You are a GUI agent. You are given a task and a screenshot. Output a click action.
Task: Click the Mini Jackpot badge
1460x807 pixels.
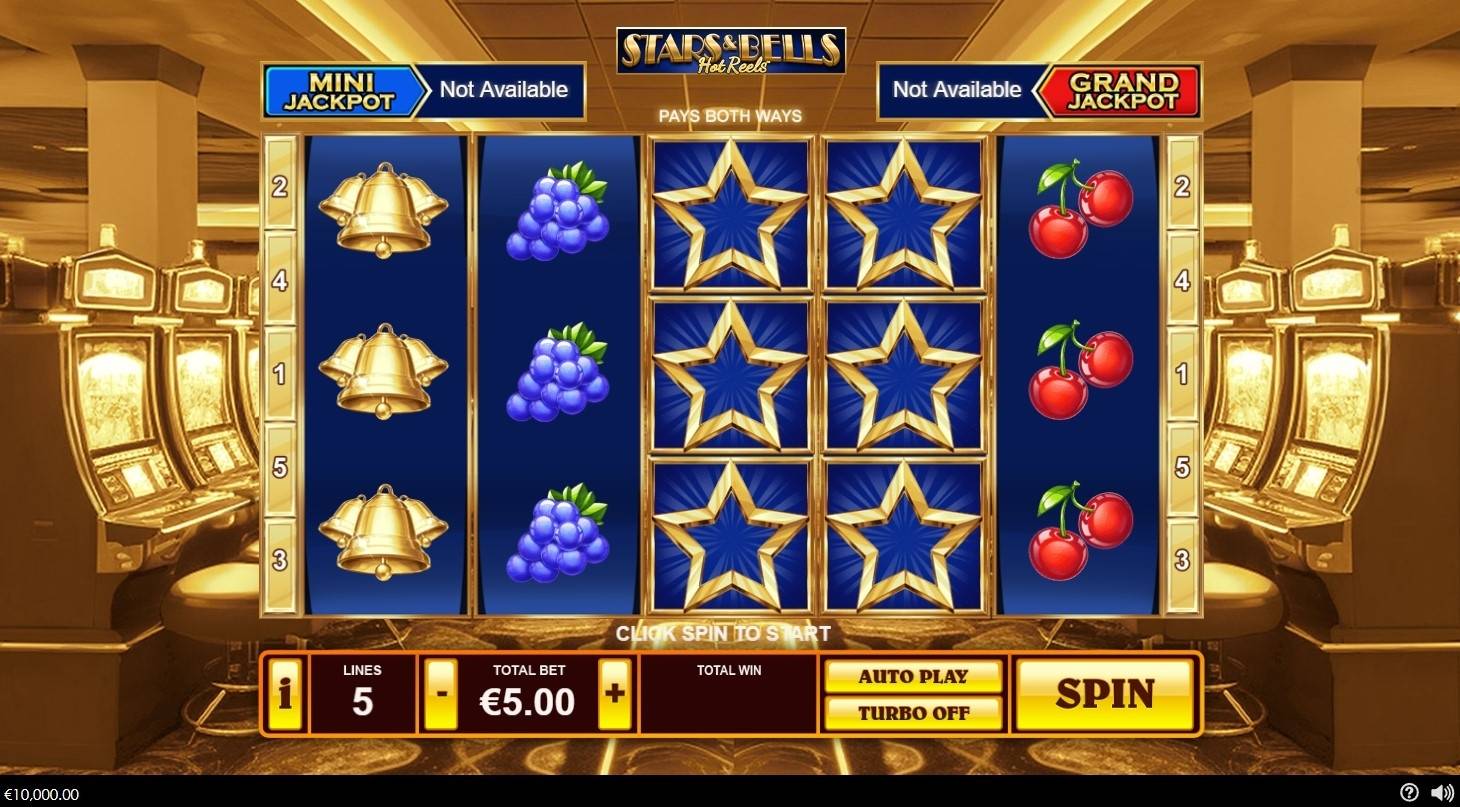coord(340,90)
